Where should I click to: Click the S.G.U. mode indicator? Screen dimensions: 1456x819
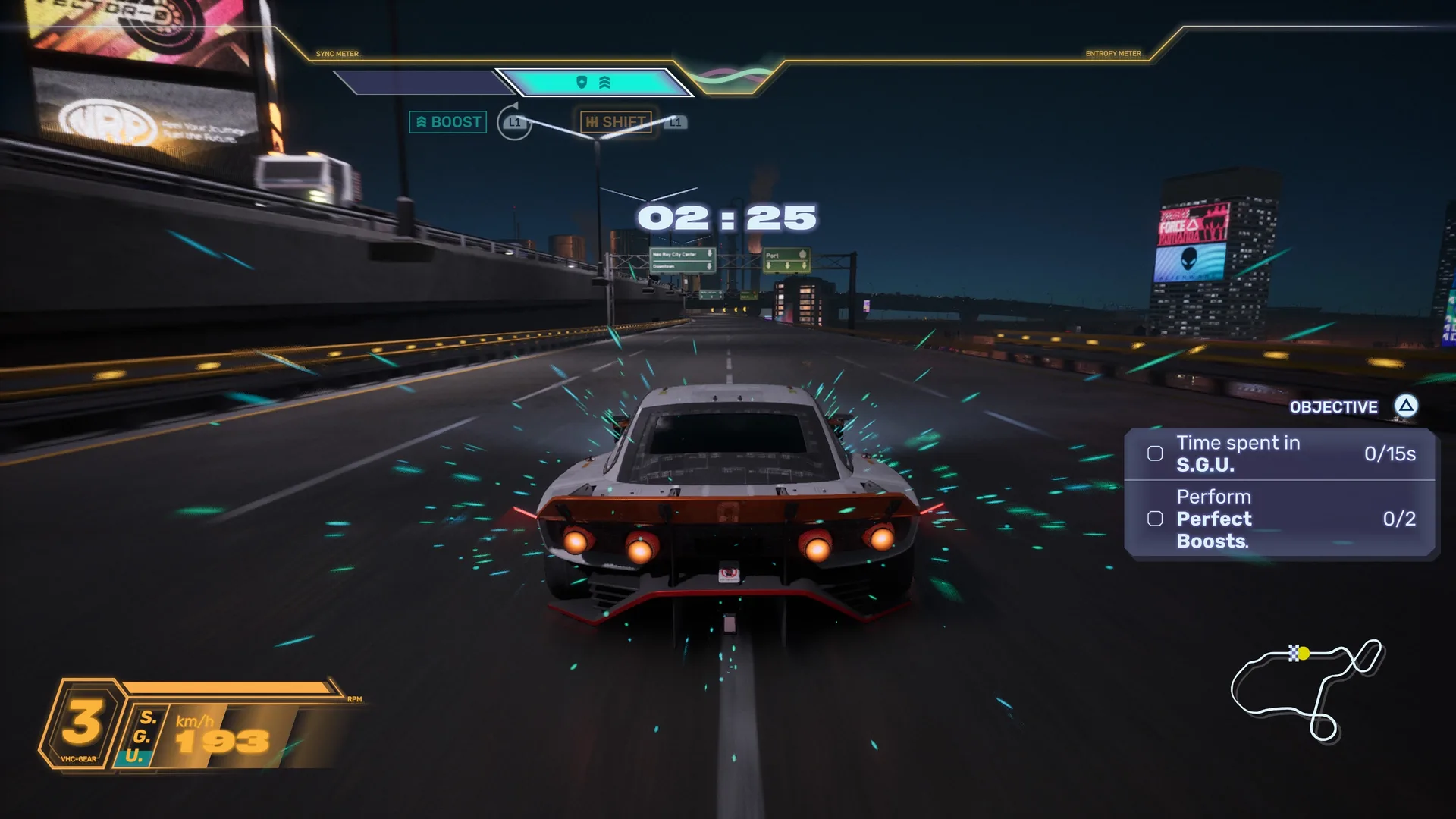coord(143,736)
